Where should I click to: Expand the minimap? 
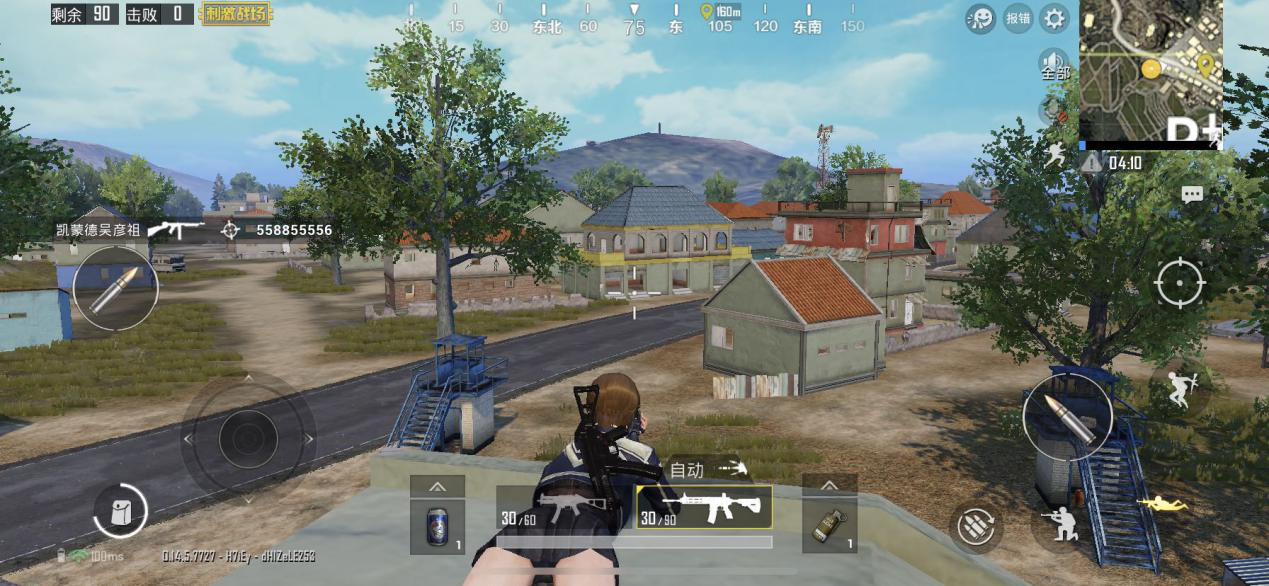tap(1150, 70)
